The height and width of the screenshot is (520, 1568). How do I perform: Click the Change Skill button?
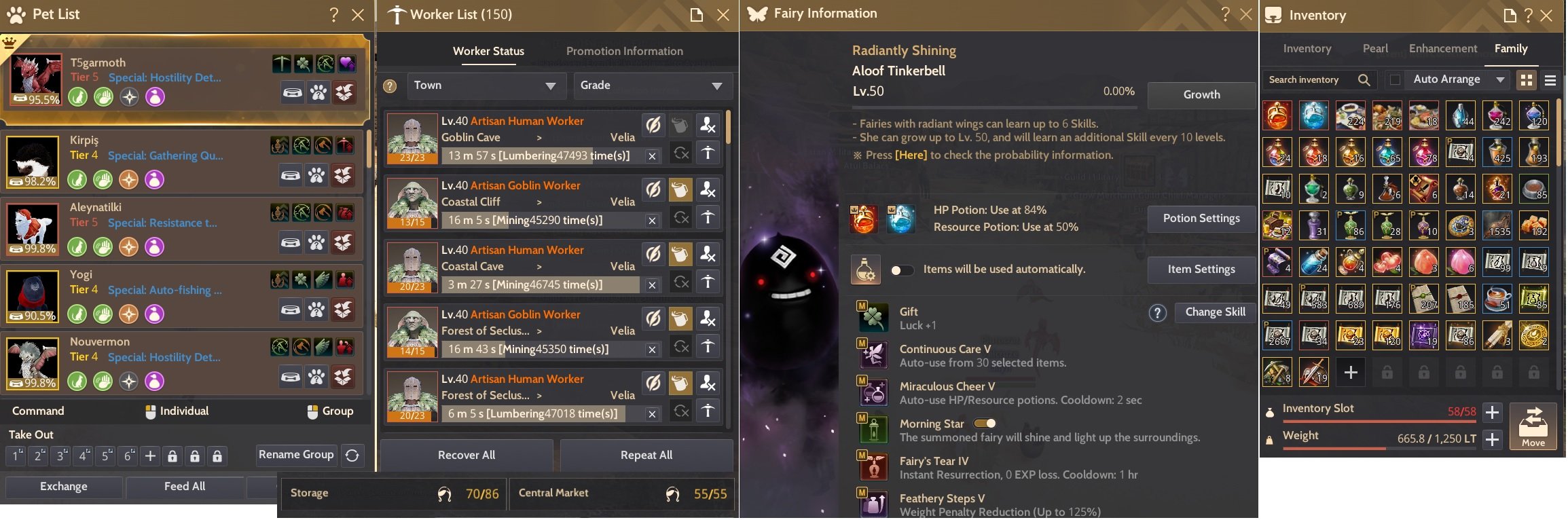(1215, 312)
